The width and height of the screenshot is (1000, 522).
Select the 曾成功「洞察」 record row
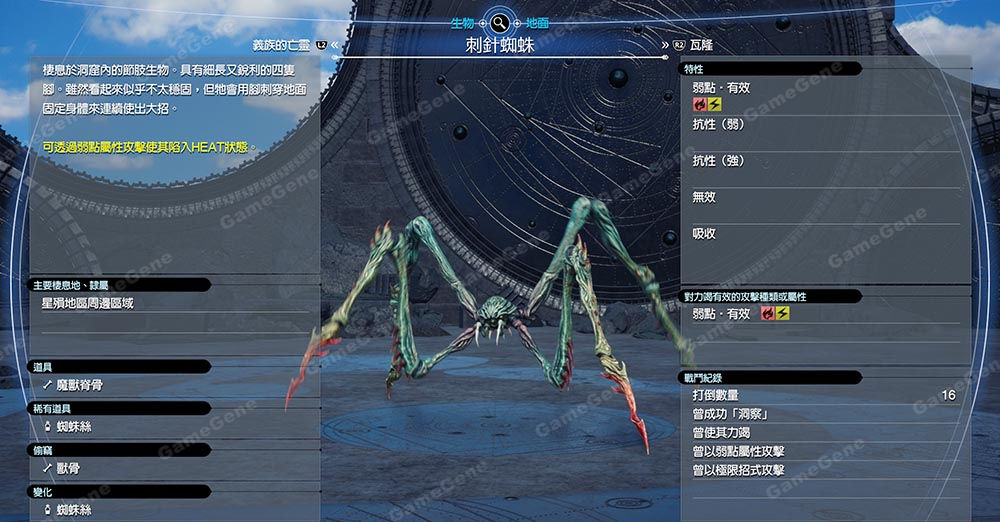[x=824, y=414]
